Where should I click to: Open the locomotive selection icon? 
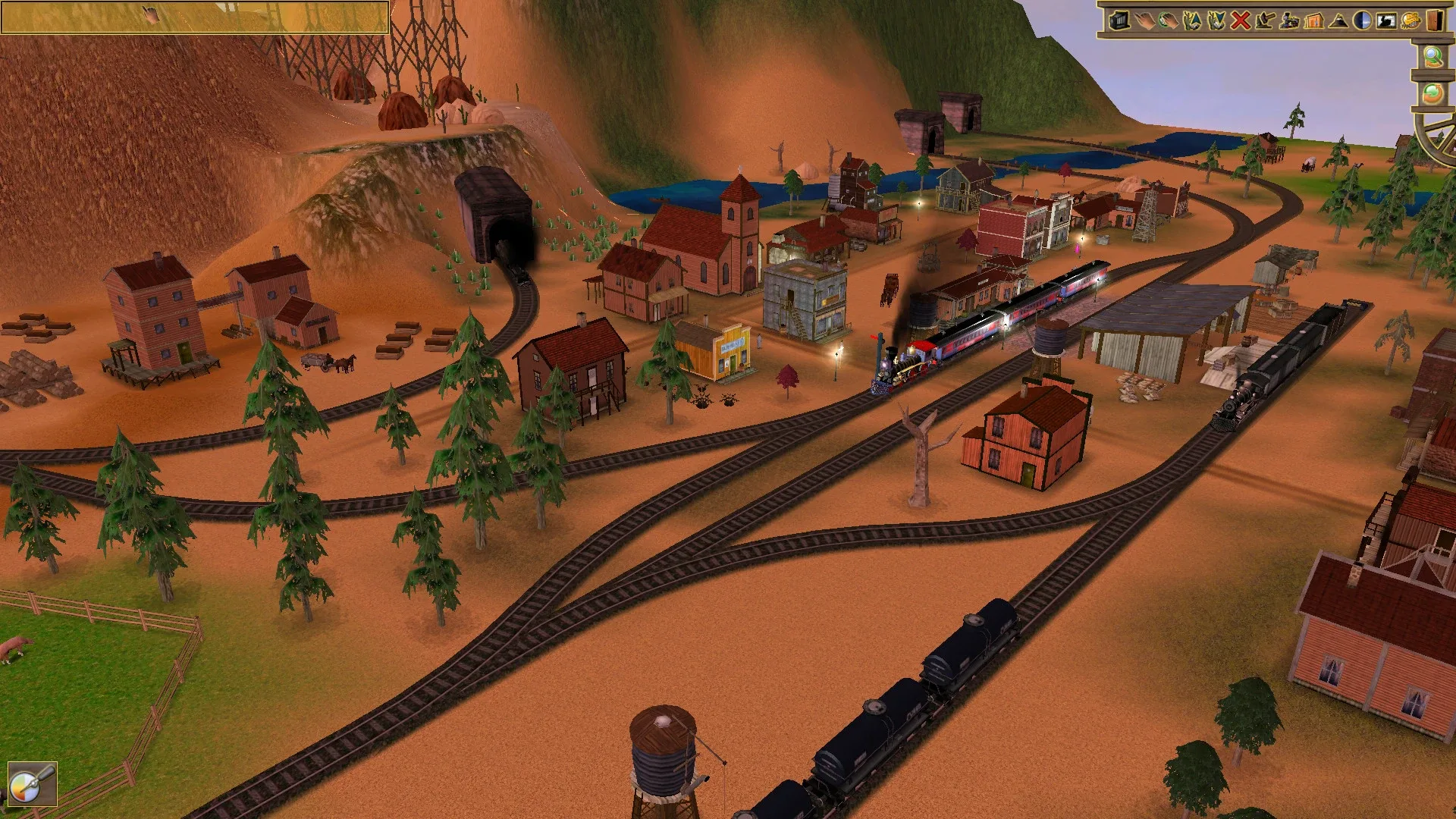[x=1291, y=21]
